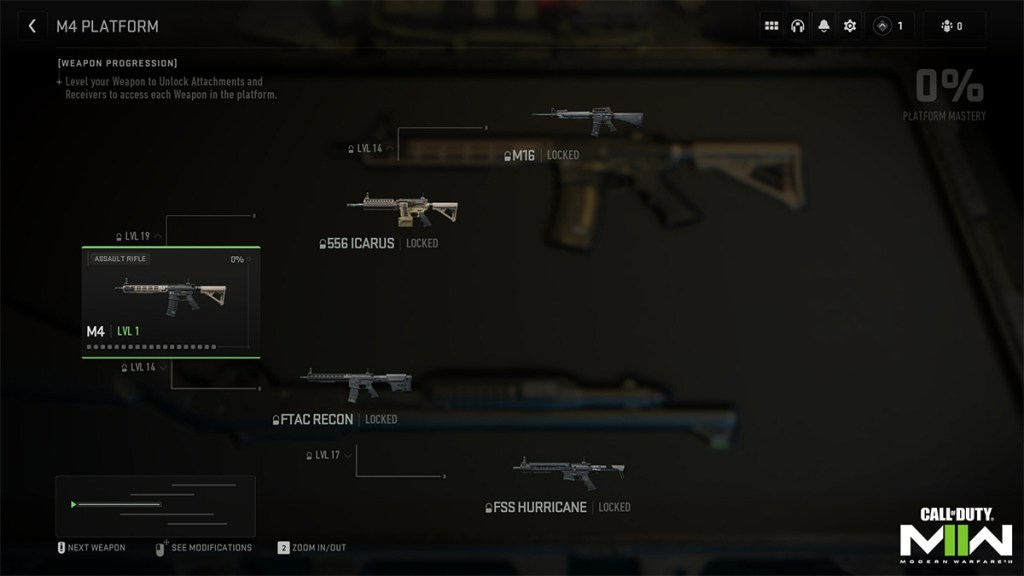The width and height of the screenshot is (1024, 576).
Task: Pick the locked FTAC Recon rifle
Action: [x=356, y=385]
